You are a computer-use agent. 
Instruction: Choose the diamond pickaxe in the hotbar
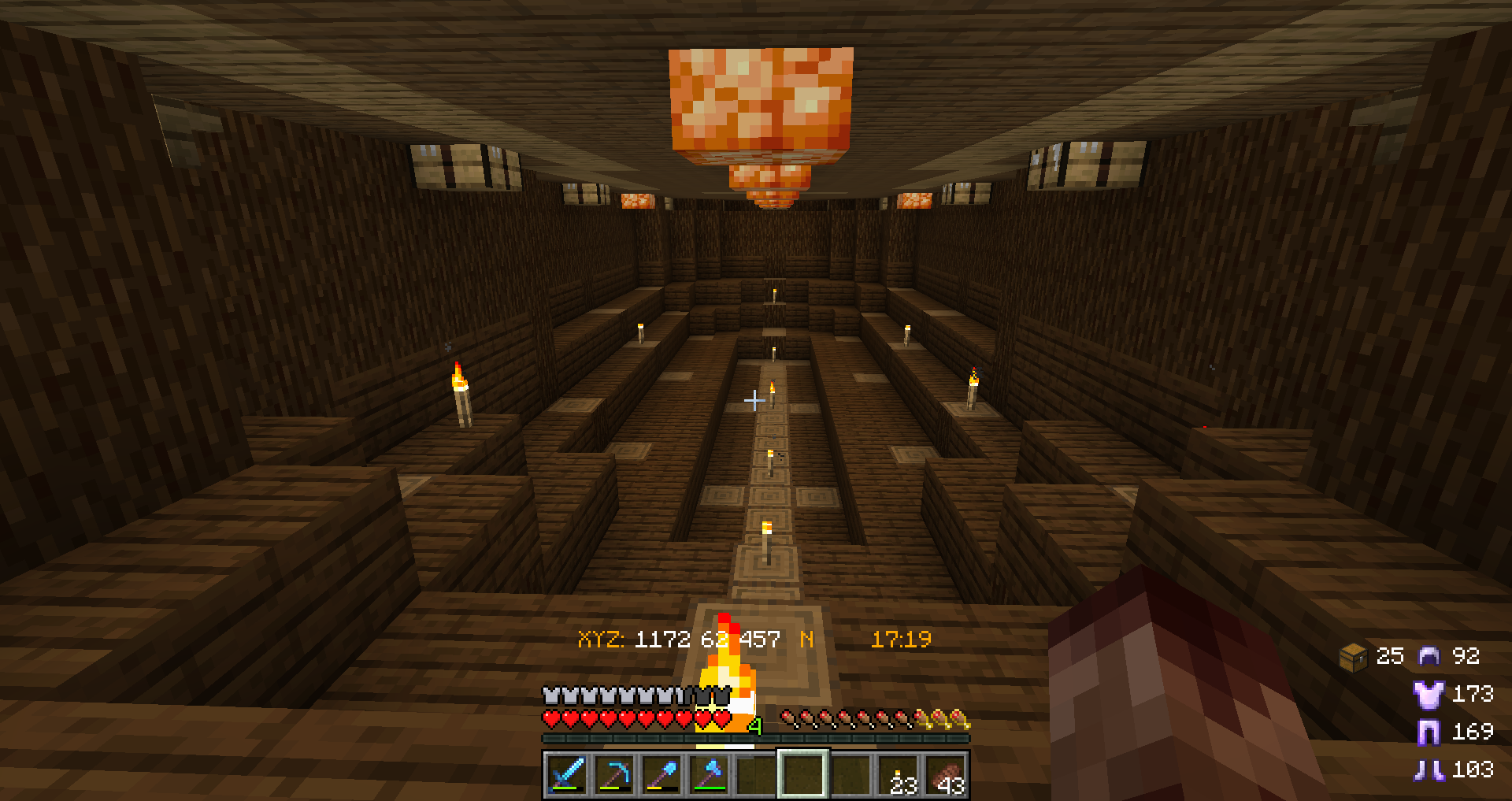pos(614,774)
